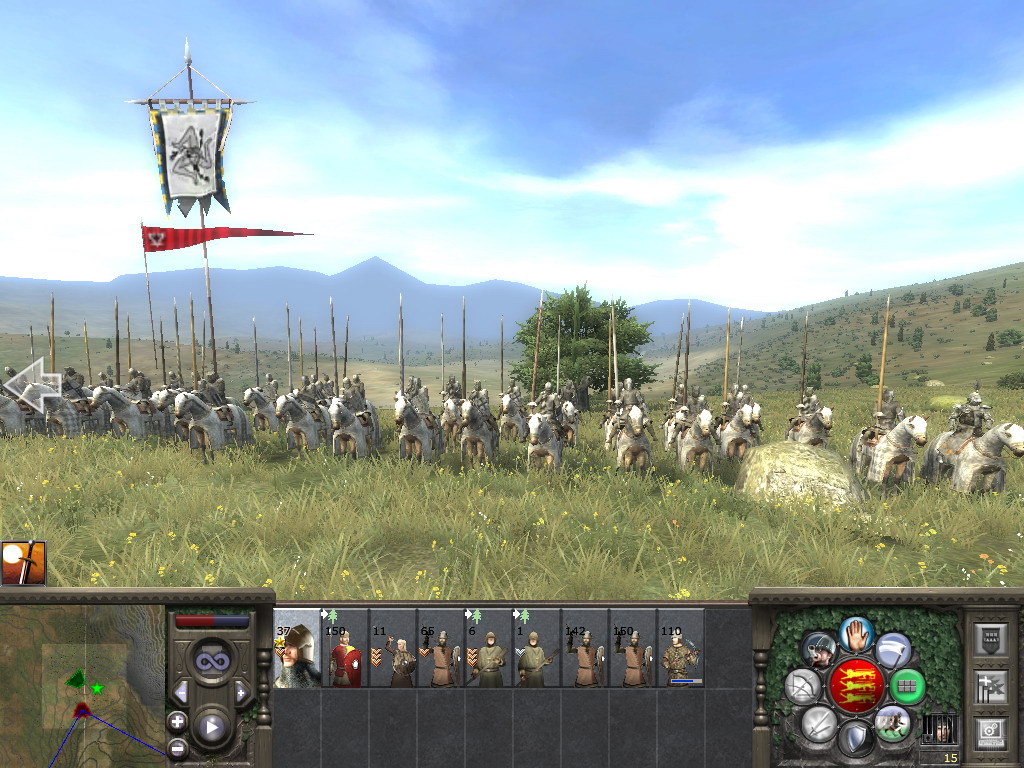Toggle the sun and sword icon
The height and width of the screenshot is (768, 1024).
tap(23, 563)
